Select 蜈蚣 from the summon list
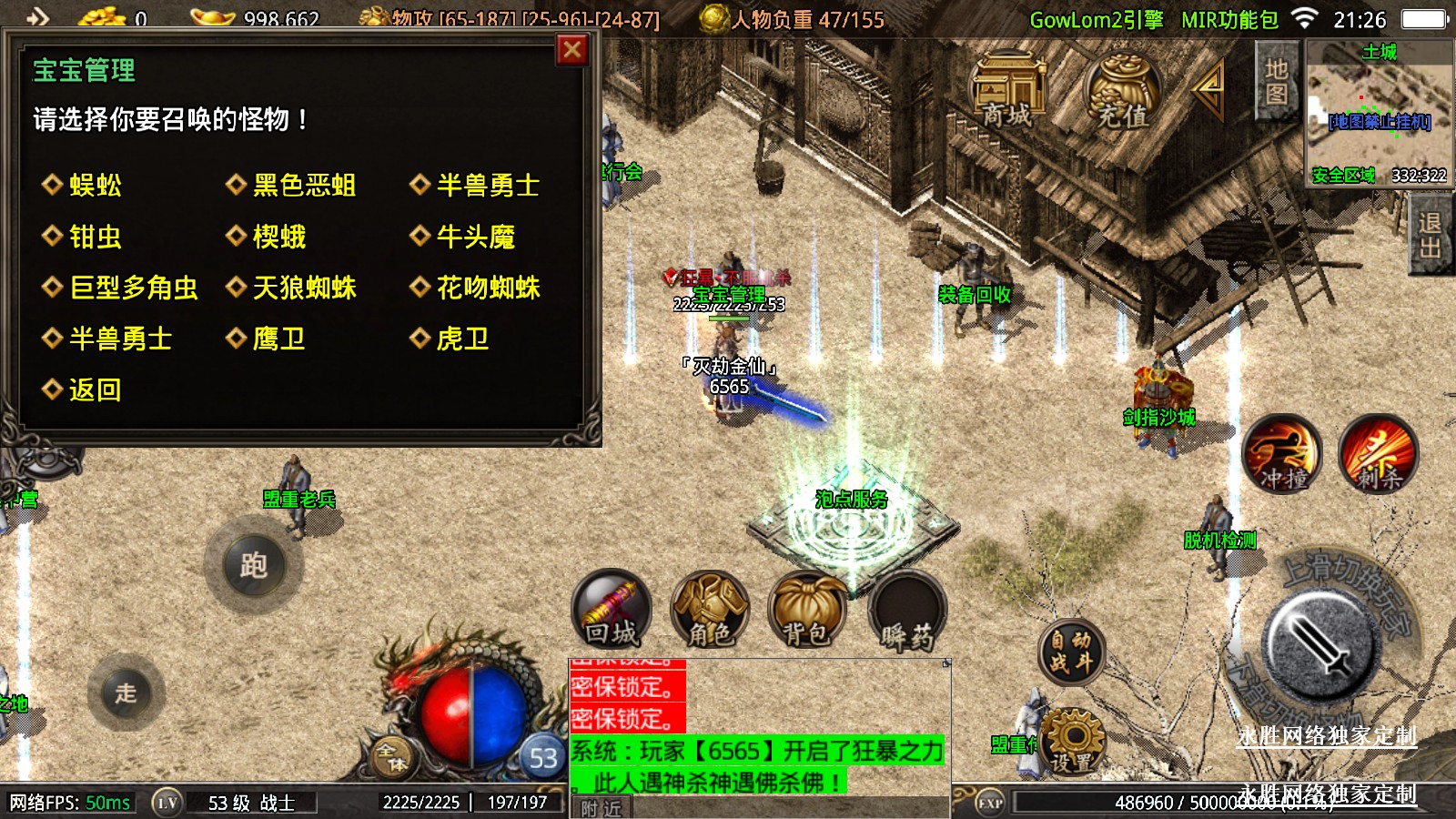1456x819 pixels. coord(95,186)
